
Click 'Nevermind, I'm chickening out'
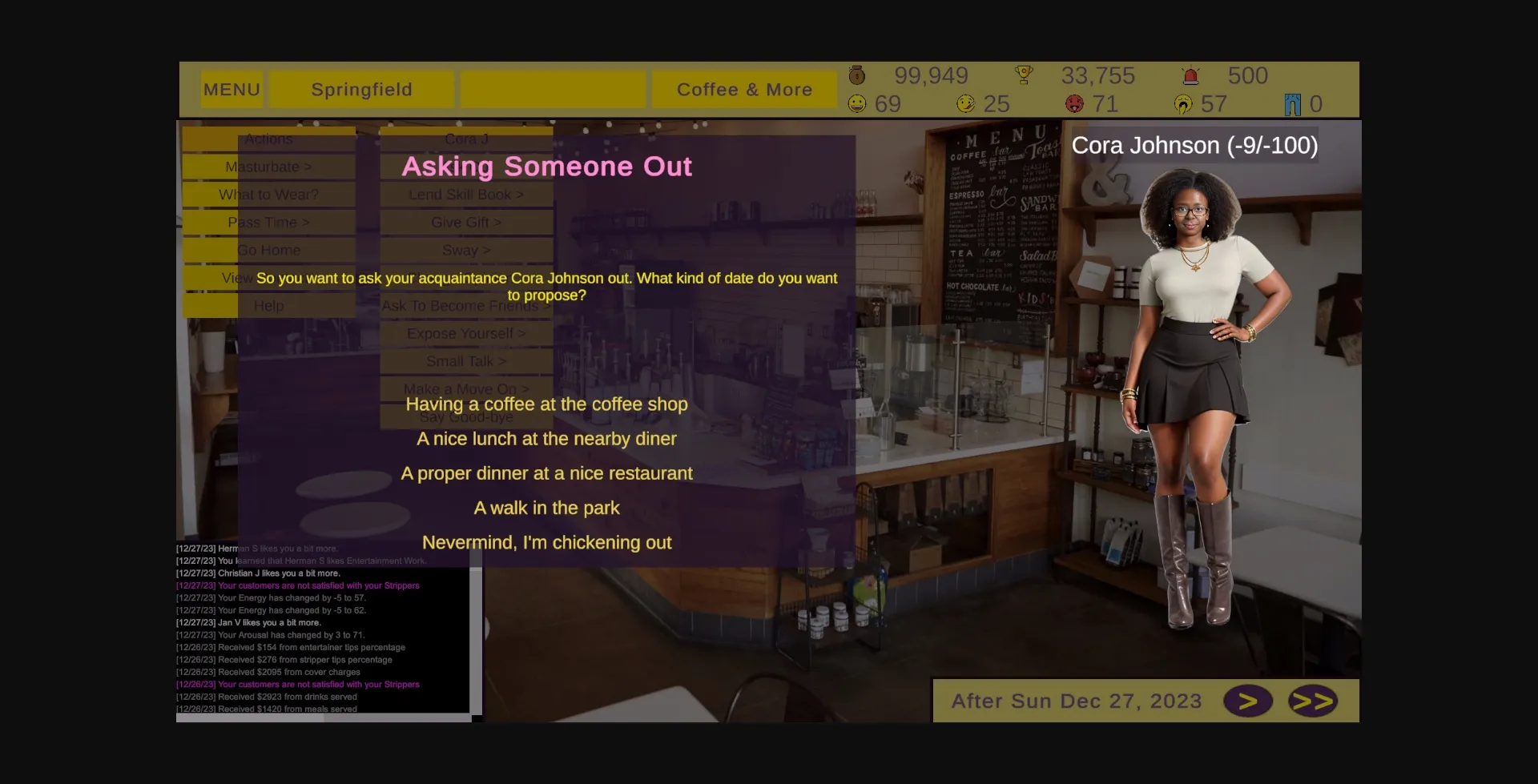[547, 542]
